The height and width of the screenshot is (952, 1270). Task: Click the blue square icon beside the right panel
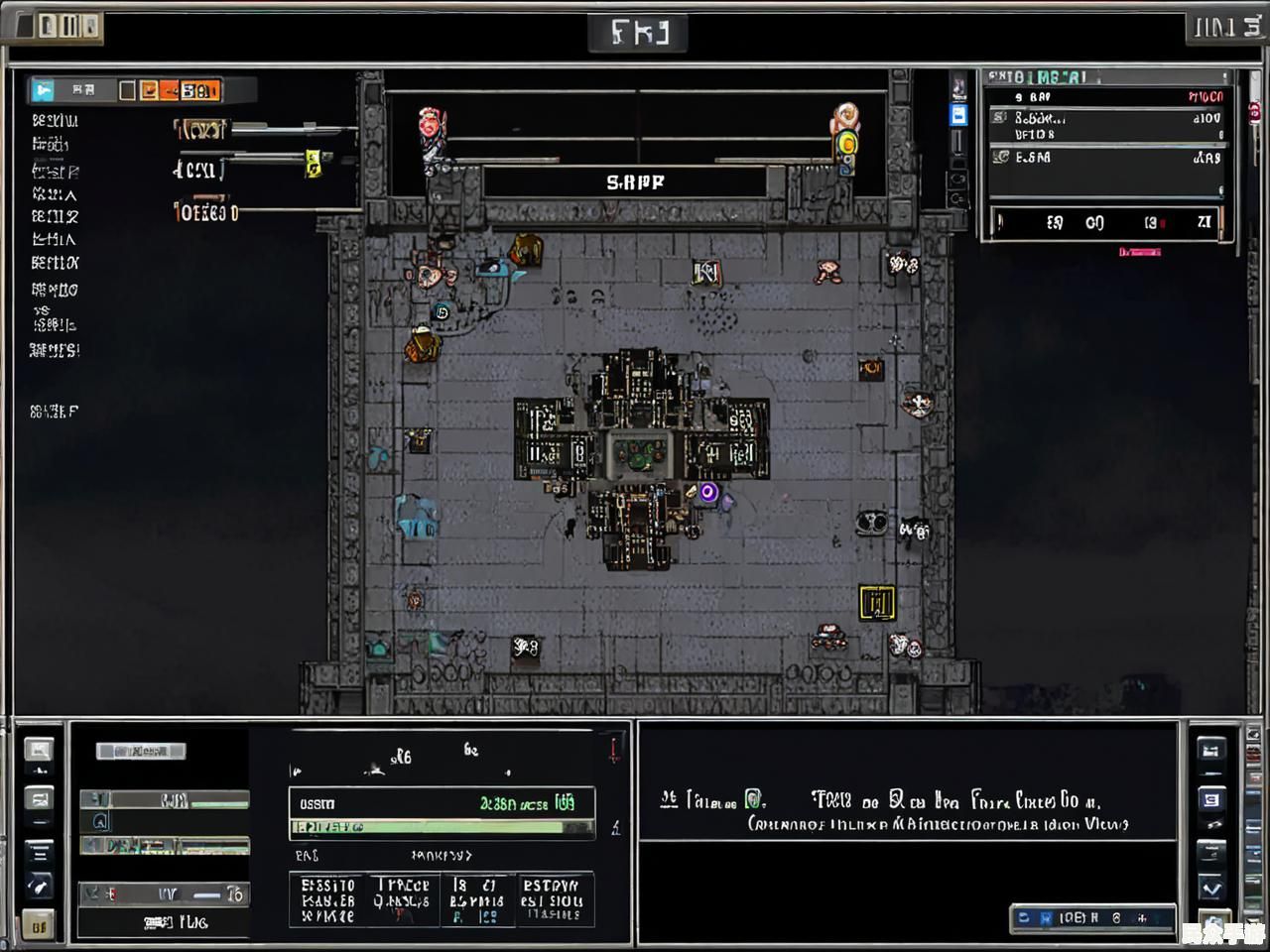tap(958, 115)
